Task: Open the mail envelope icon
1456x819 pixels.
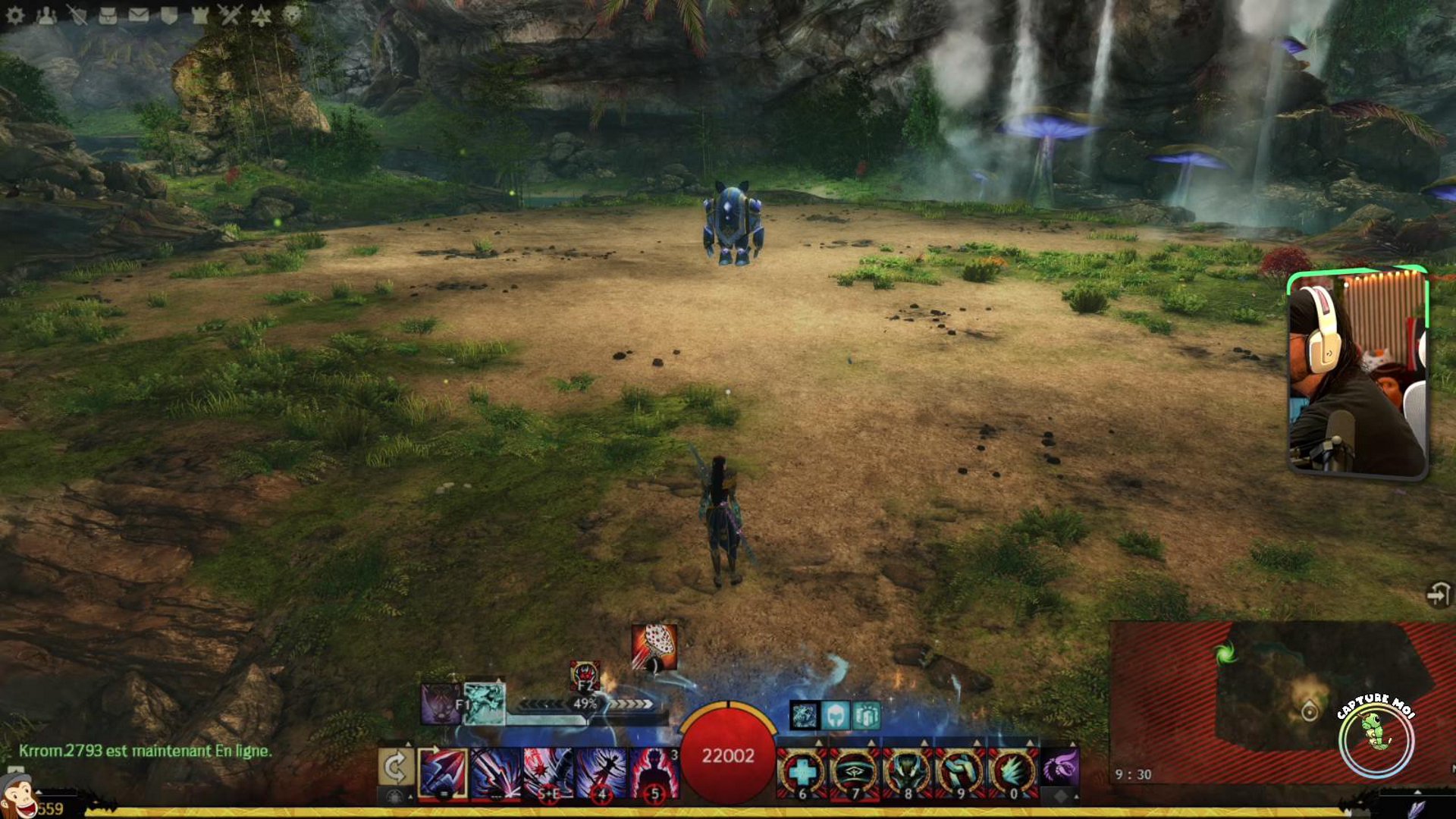Action: 138,15
